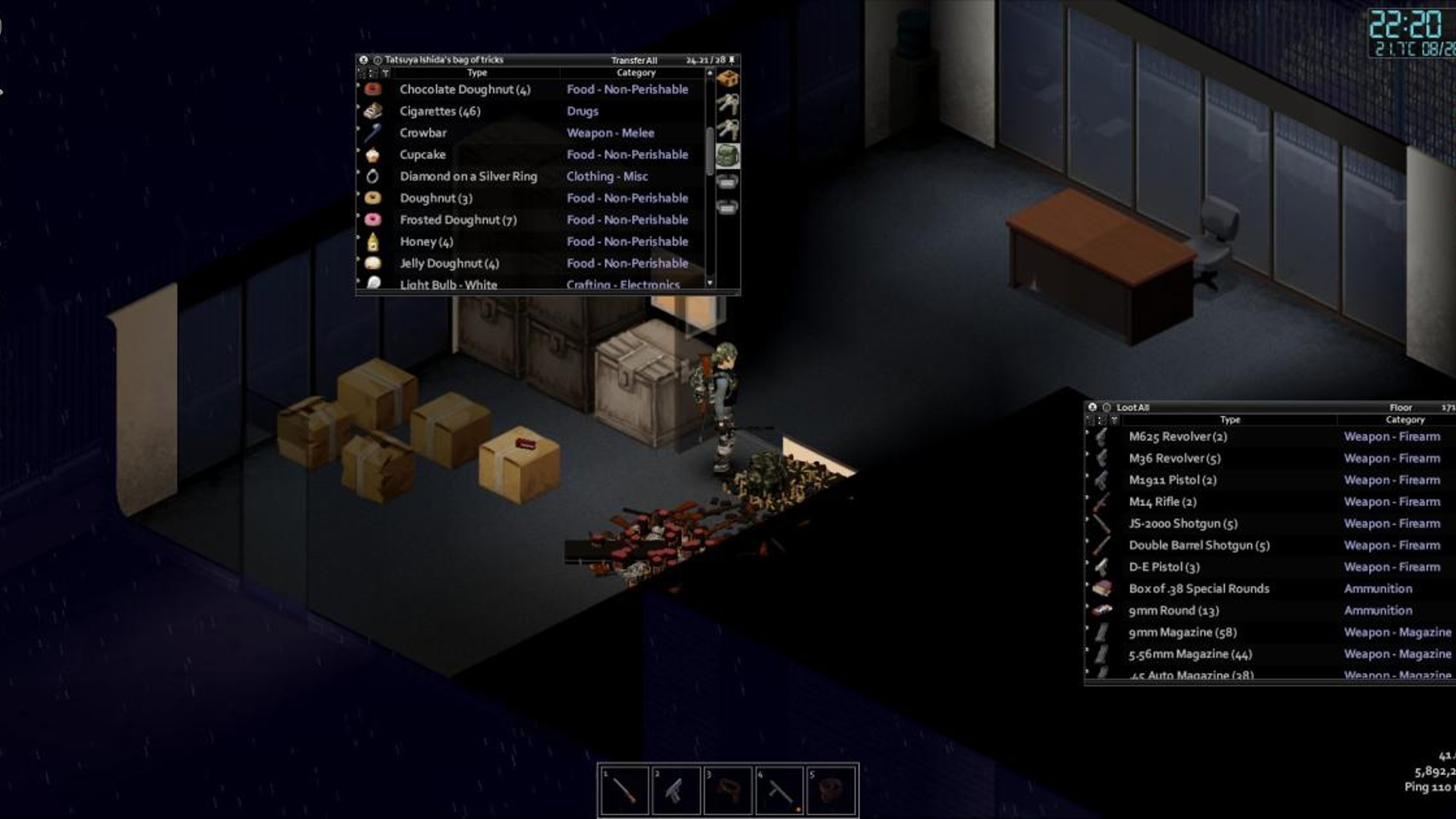The width and height of the screenshot is (1456, 819).
Task: Choose the JS-2000 Shotgun (5) row
Action: coord(1183,524)
